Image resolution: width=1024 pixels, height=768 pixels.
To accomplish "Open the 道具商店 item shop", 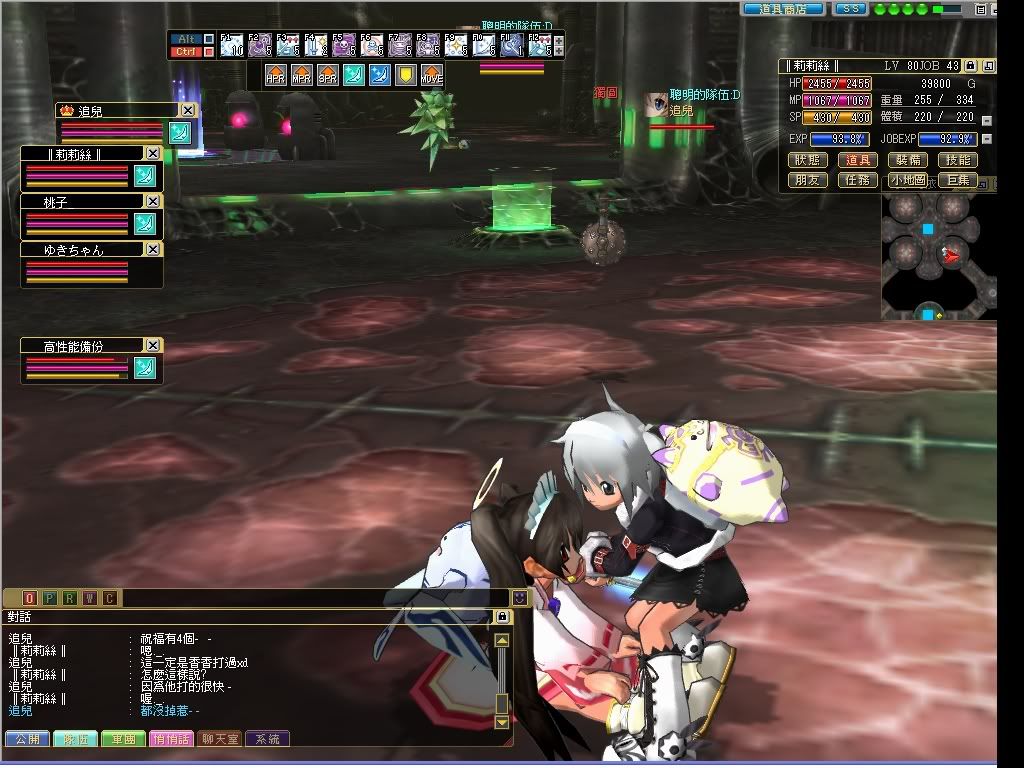I will coord(783,9).
